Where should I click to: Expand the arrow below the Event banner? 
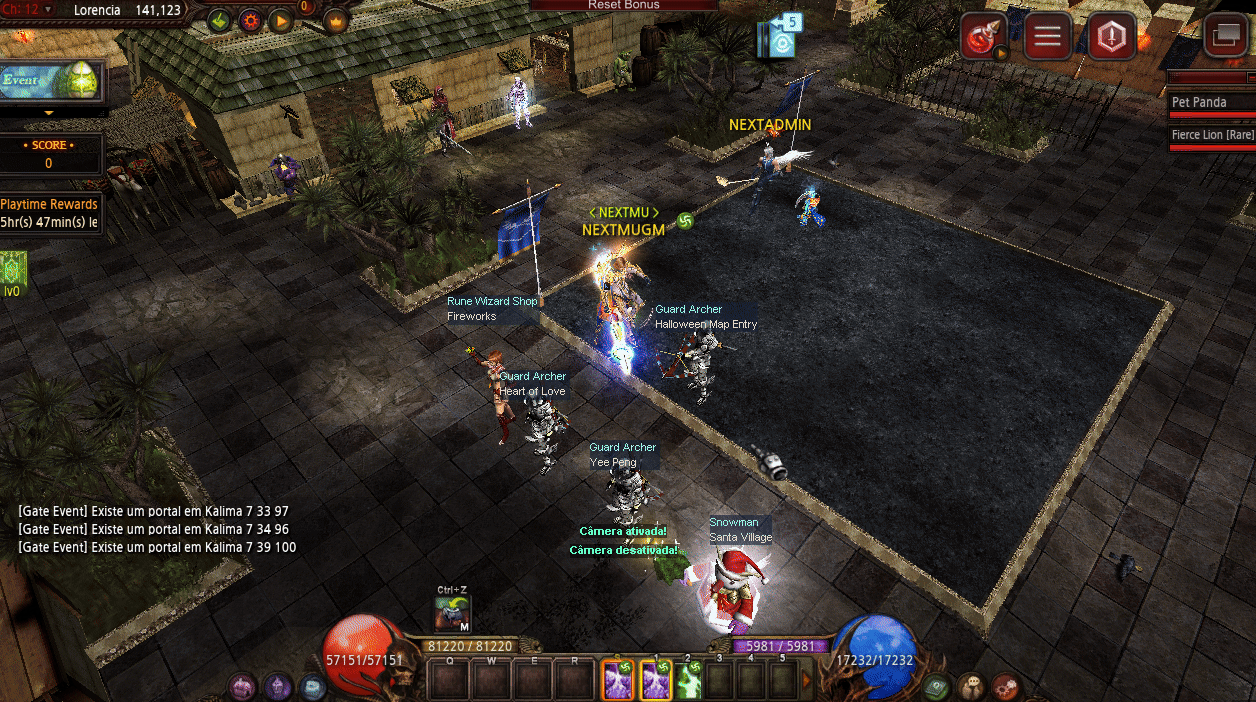[x=49, y=113]
